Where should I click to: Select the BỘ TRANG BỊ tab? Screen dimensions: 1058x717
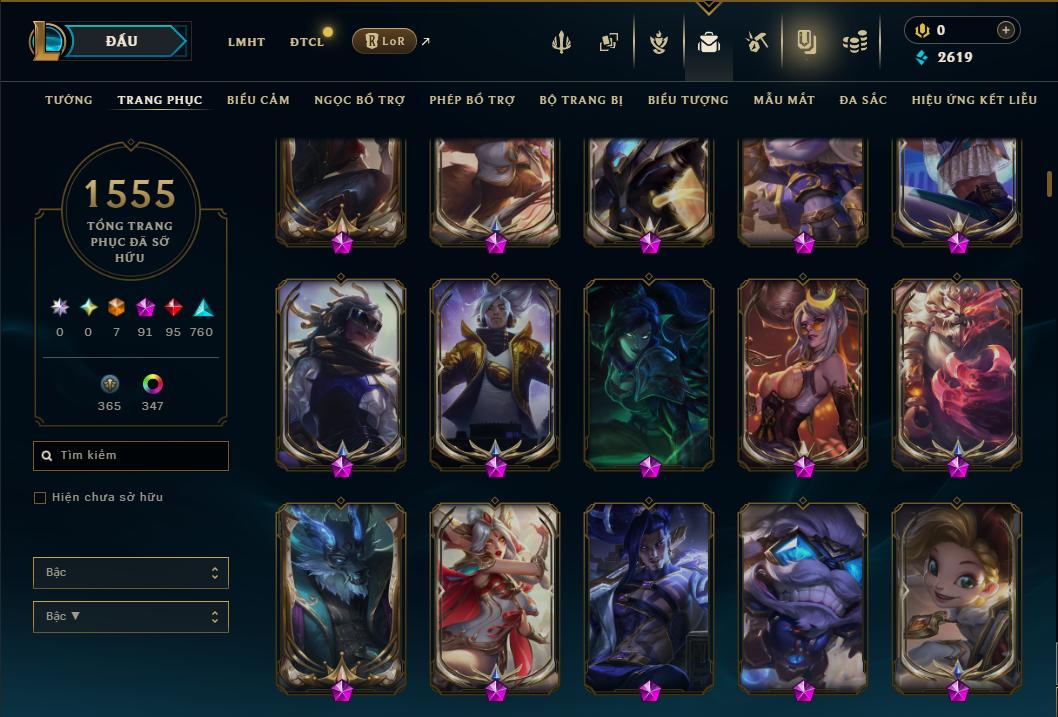click(581, 100)
